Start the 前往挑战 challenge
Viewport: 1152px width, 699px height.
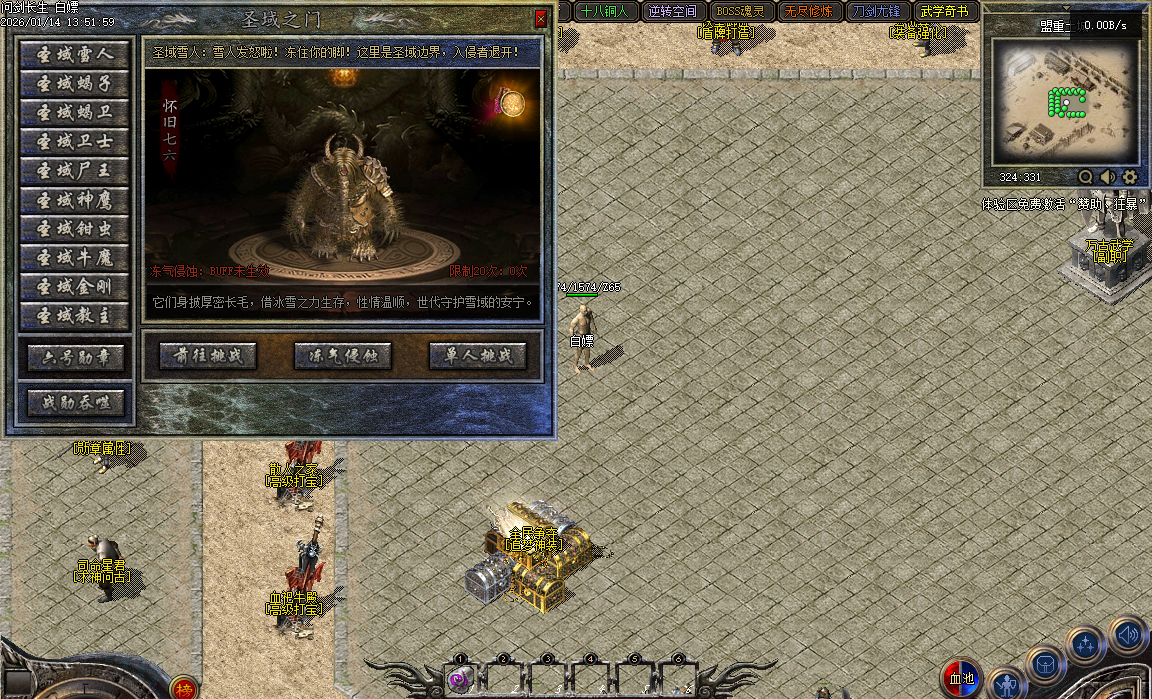(x=208, y=356)
